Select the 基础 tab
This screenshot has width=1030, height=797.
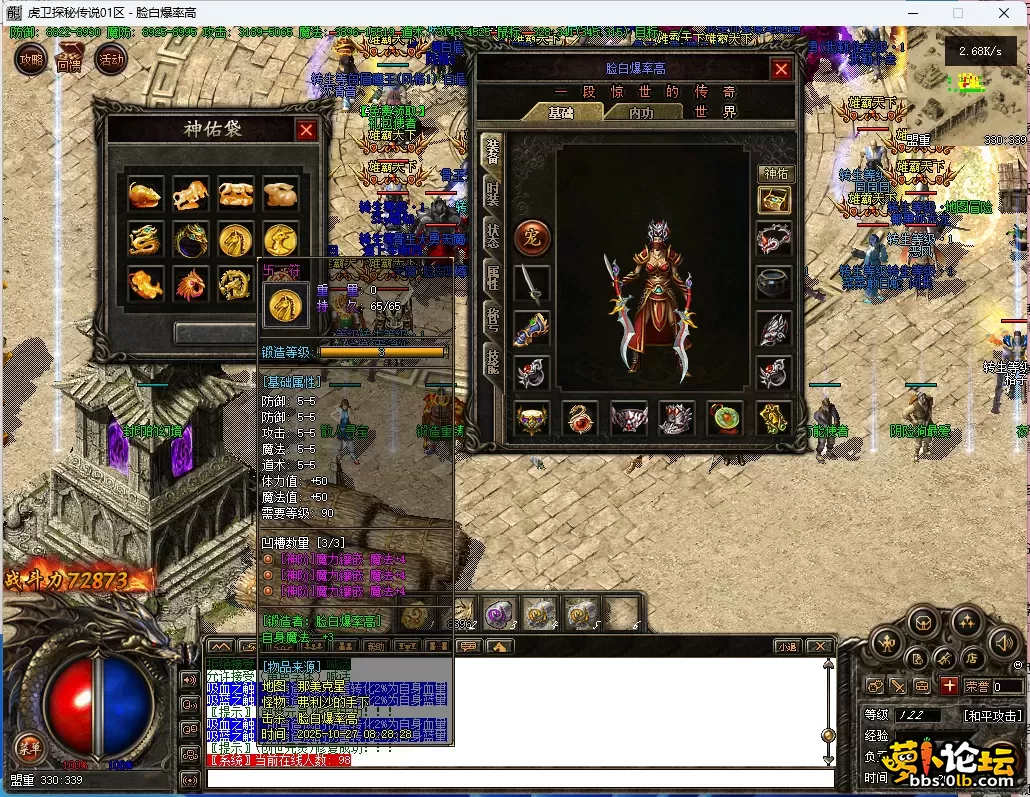click(561, 112)
